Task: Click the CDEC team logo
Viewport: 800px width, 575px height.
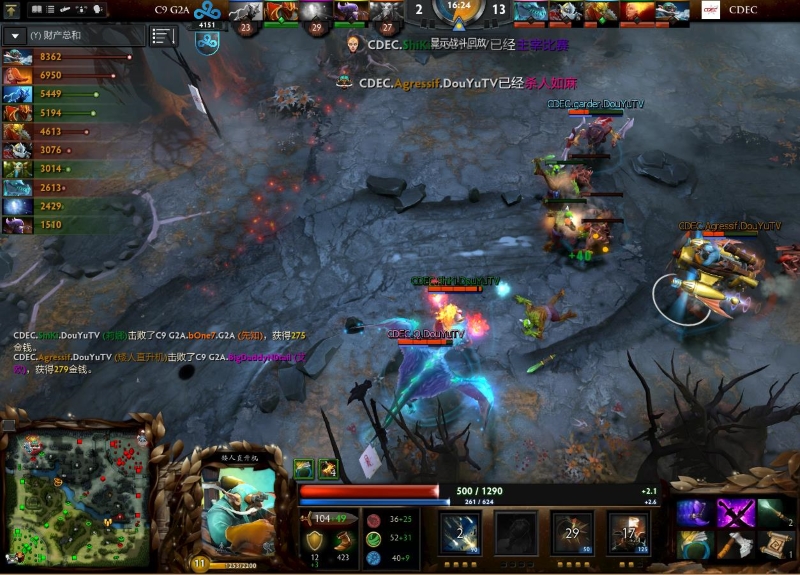Action: click(711, 11)
